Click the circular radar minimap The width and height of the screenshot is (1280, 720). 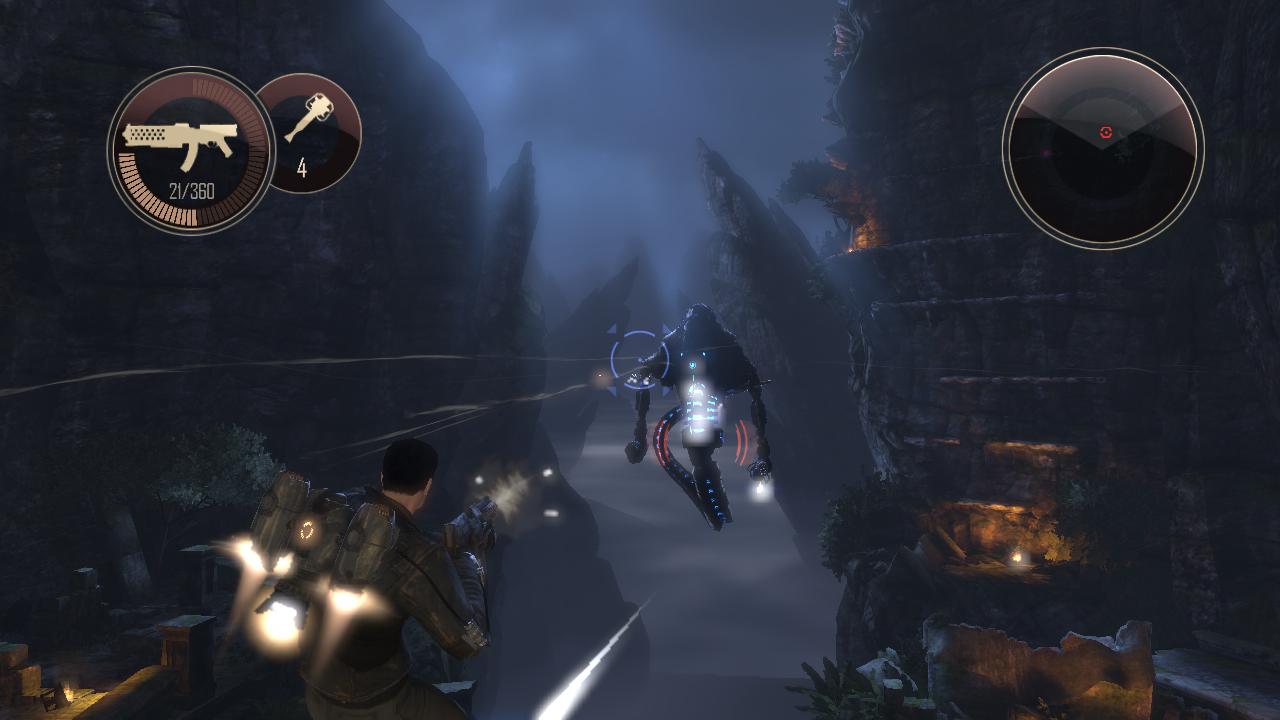[x=1103, y=148]
